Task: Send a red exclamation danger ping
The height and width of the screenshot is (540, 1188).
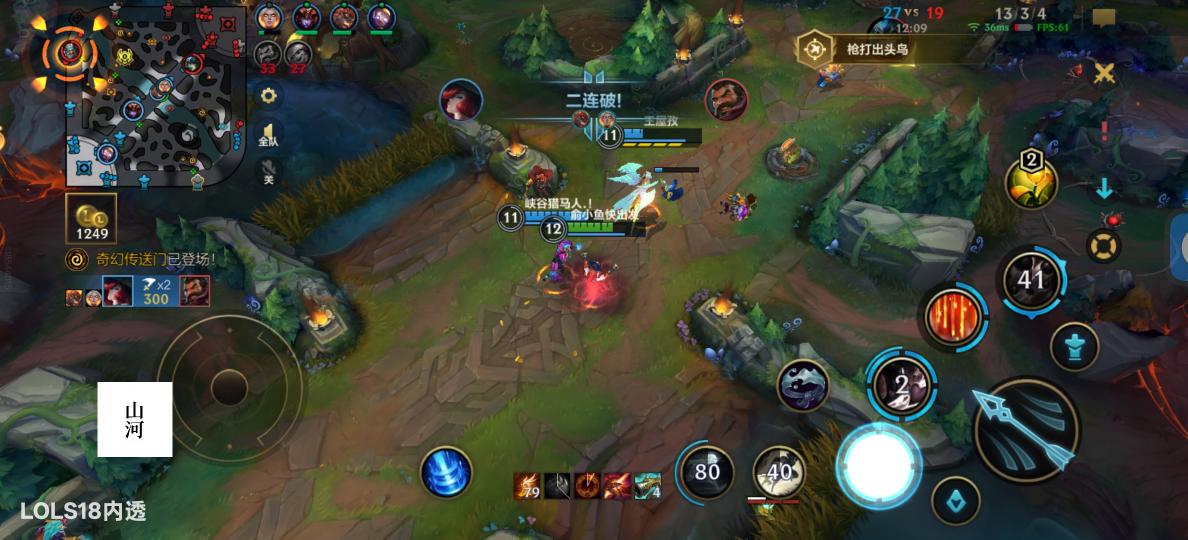Action: pyautogui.click(x=1105, y=131)
